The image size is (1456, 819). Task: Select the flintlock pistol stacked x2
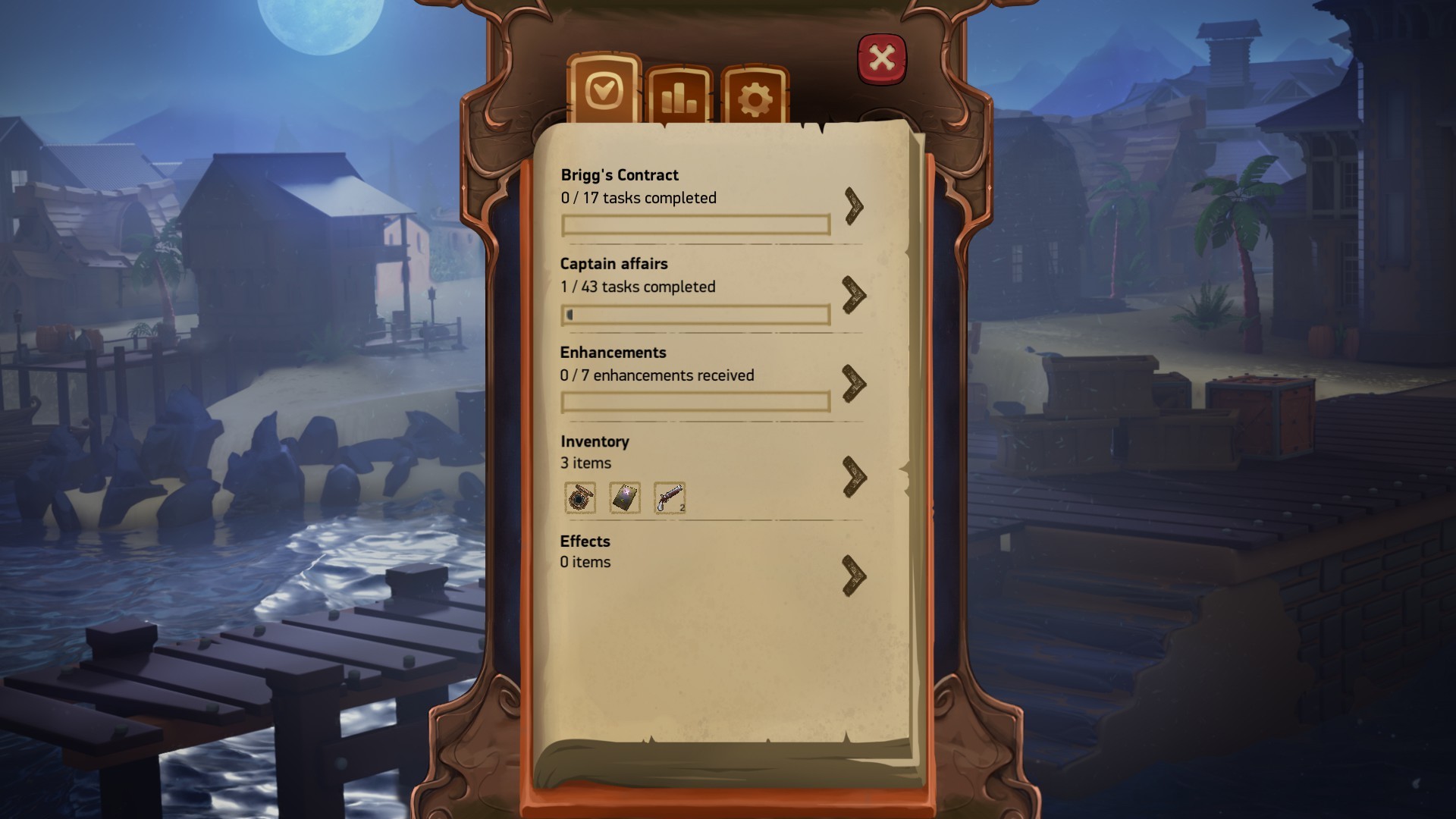(x=669, y=498)
